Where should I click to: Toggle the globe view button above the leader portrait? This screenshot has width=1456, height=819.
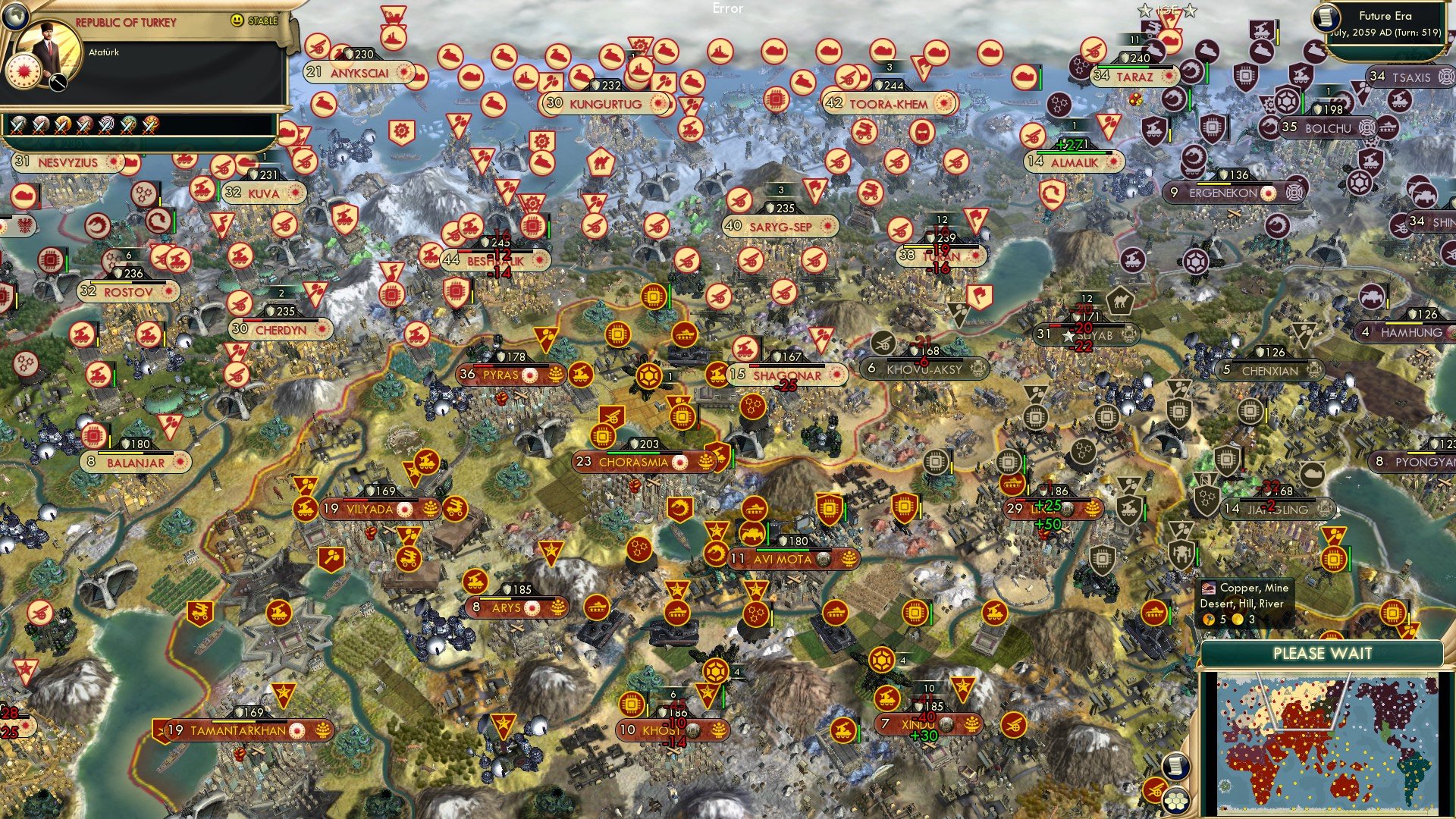(15, 17)
